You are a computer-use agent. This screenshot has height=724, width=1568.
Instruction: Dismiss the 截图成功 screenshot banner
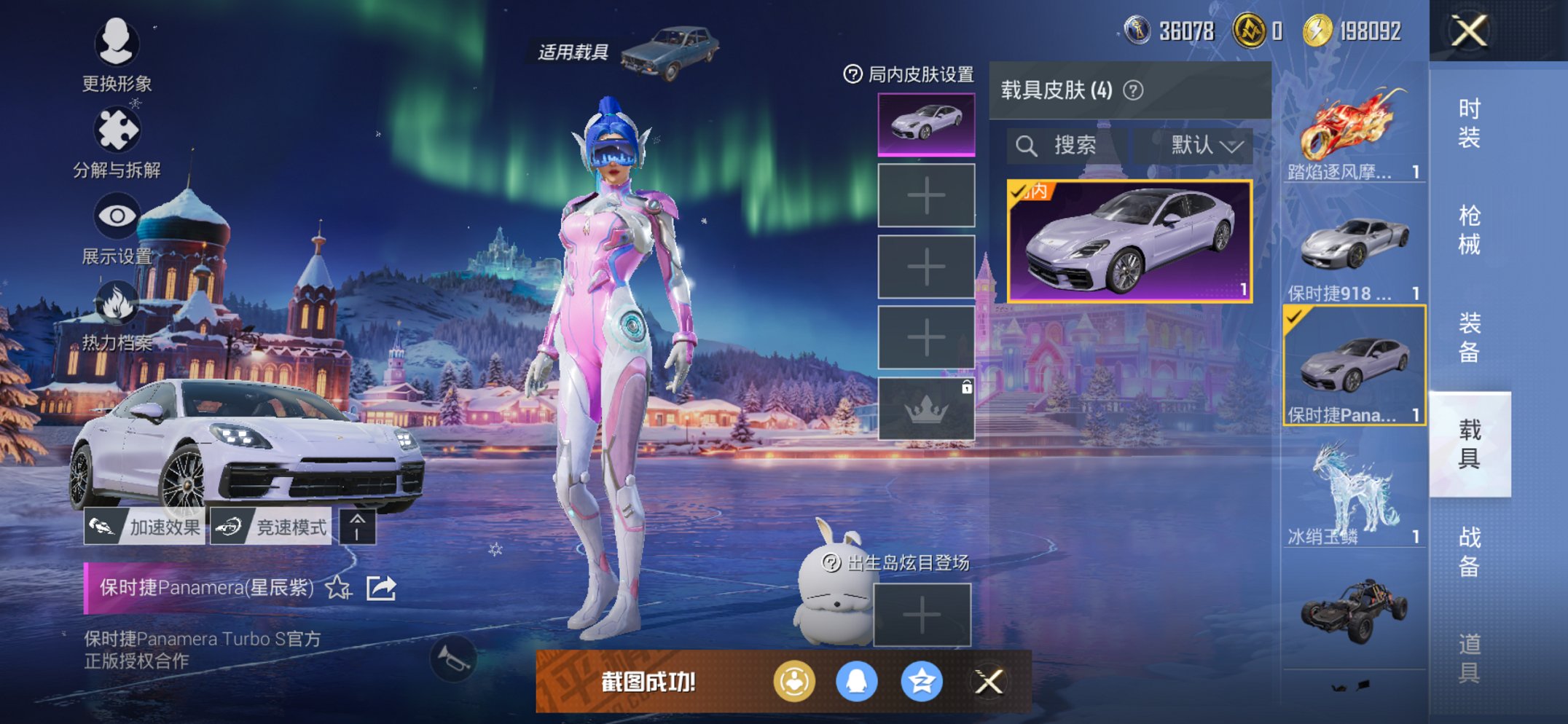(989, 682)
